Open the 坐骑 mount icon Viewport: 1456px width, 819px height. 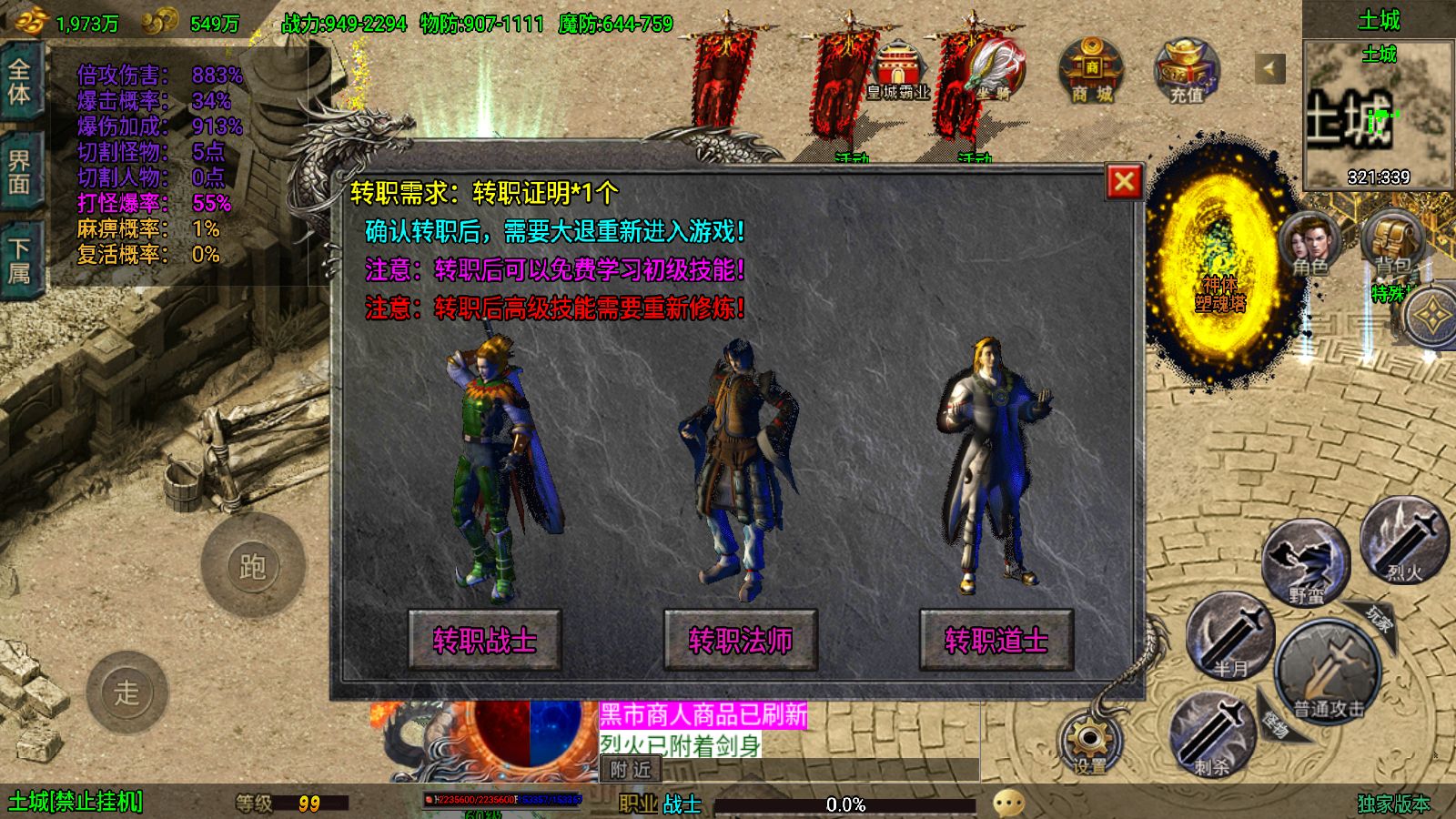point(994,71)
